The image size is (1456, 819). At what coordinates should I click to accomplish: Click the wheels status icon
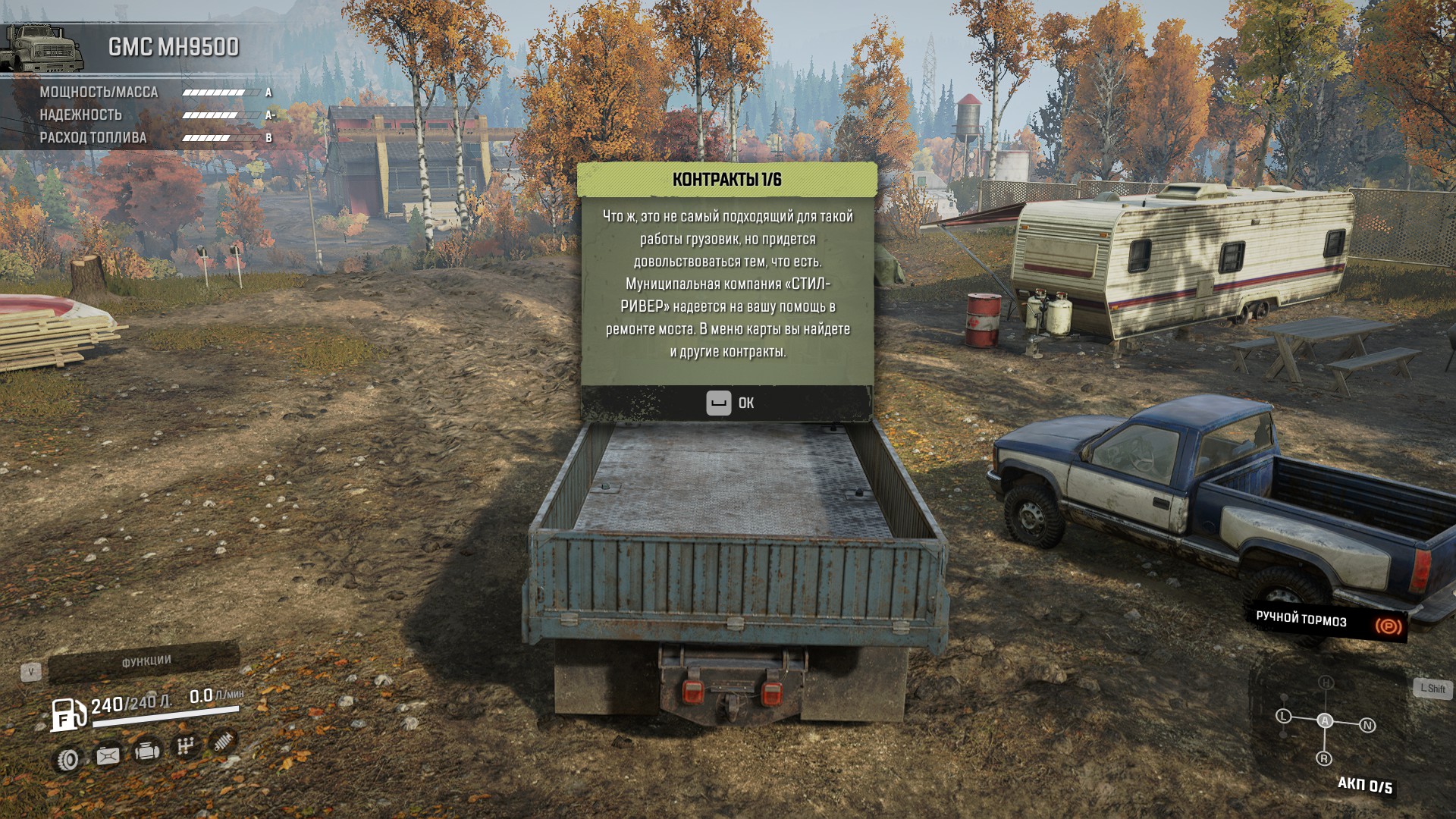point(69,759)
